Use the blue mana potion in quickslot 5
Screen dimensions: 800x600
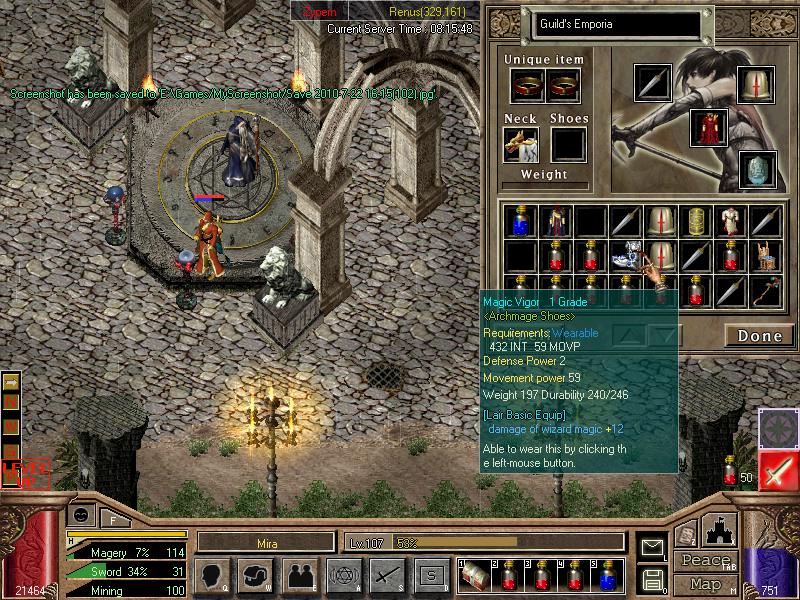tap(607, 576)
